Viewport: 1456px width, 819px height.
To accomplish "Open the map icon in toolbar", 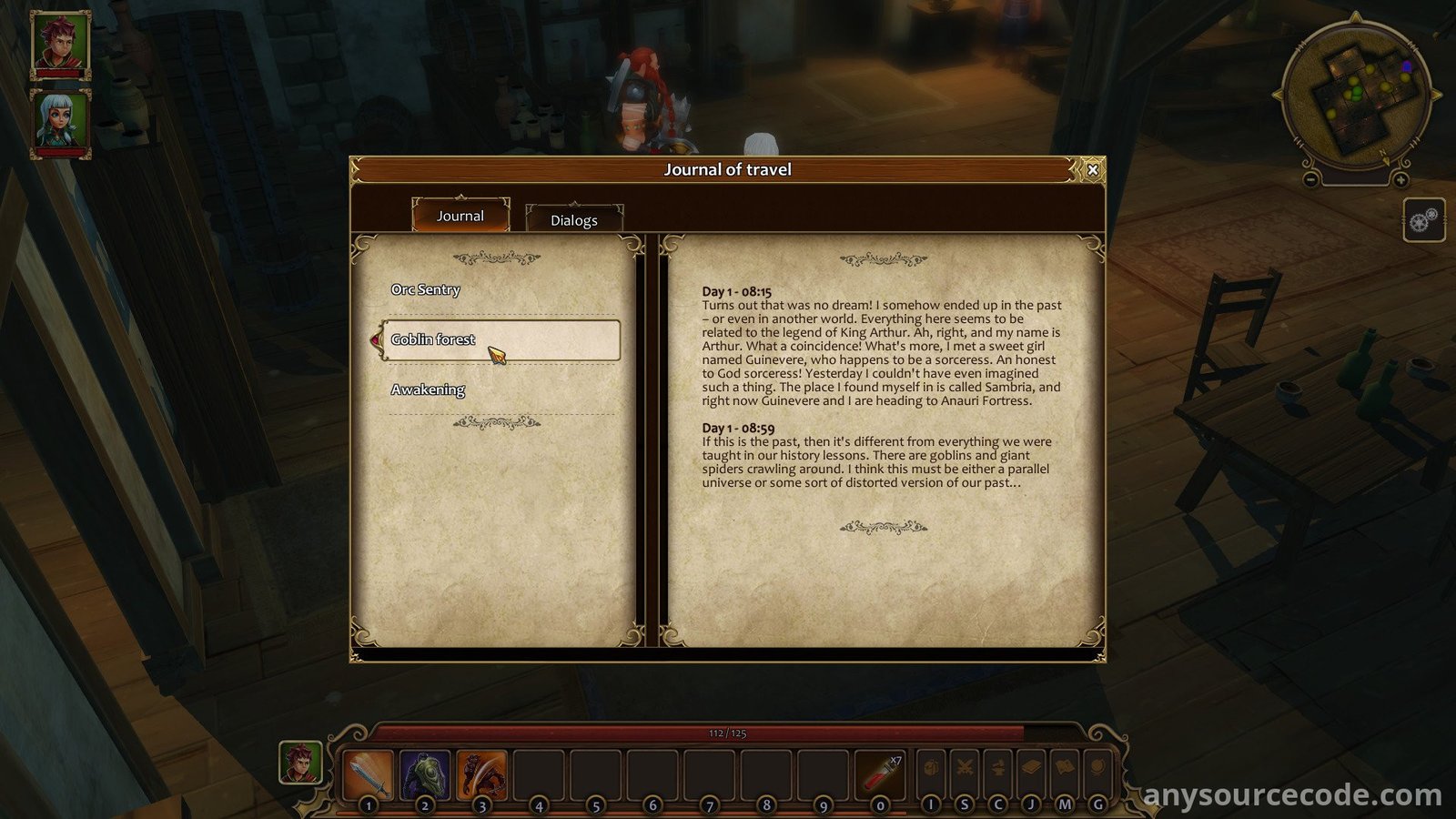I will 1065,769.
